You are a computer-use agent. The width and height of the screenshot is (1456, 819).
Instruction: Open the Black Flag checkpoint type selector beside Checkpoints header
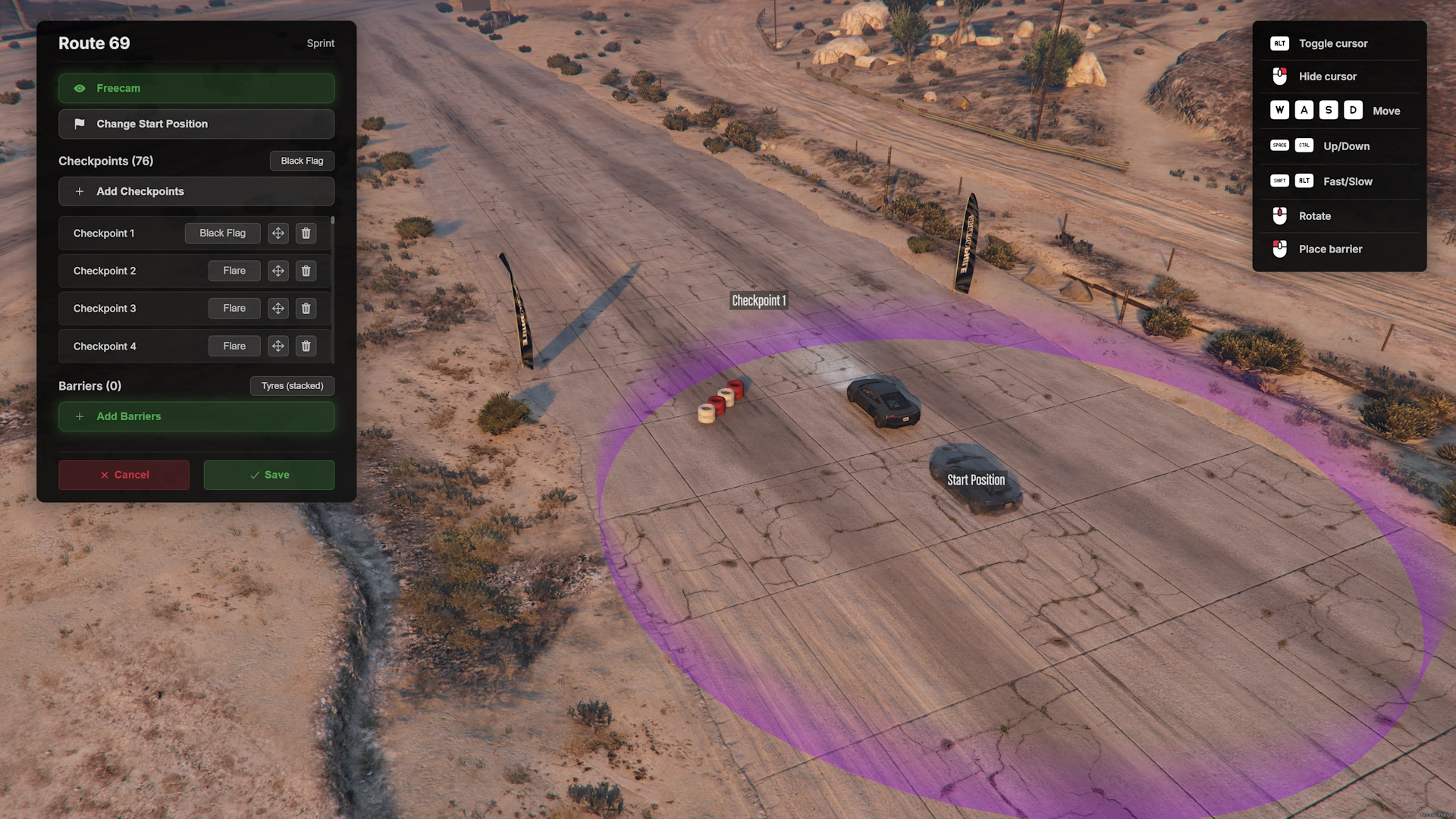pos(302,161)
